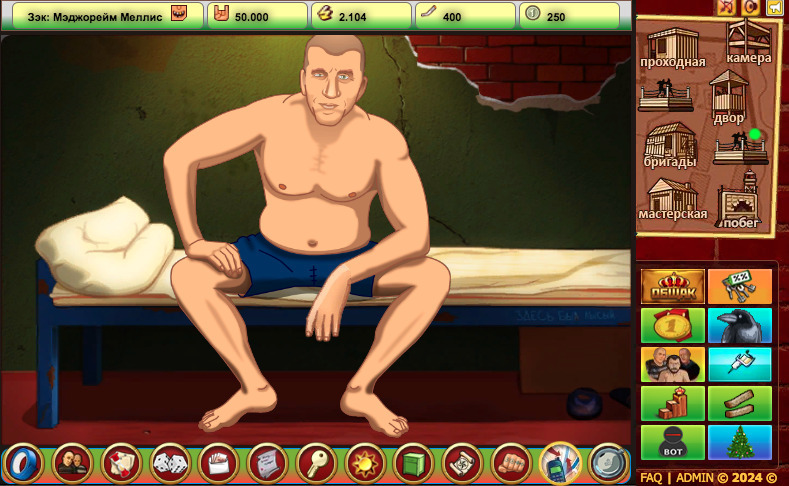Select the green box toolbar icon
This screenshot has width=789, height=486.
(x=414, y=462)
